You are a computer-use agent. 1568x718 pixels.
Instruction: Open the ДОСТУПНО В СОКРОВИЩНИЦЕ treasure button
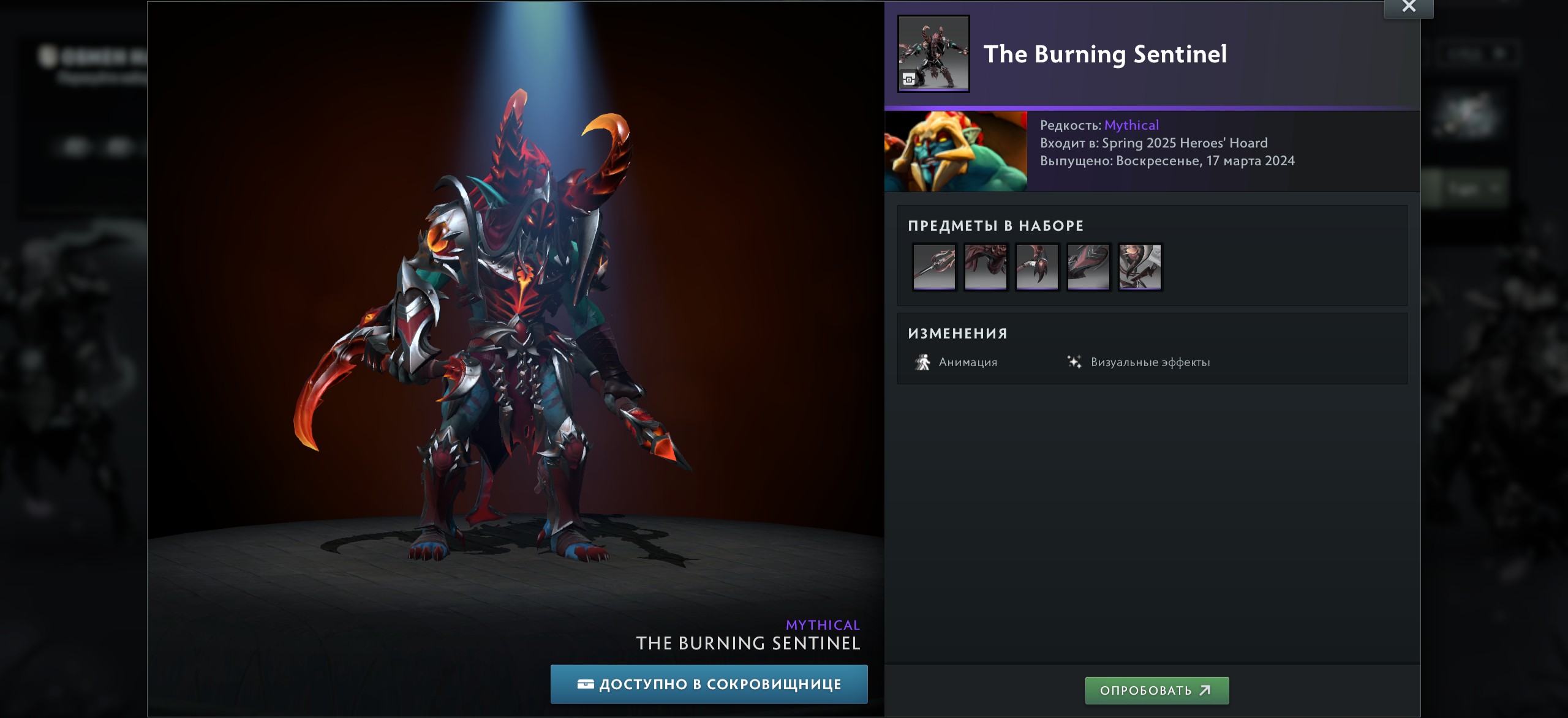point(709,684)
